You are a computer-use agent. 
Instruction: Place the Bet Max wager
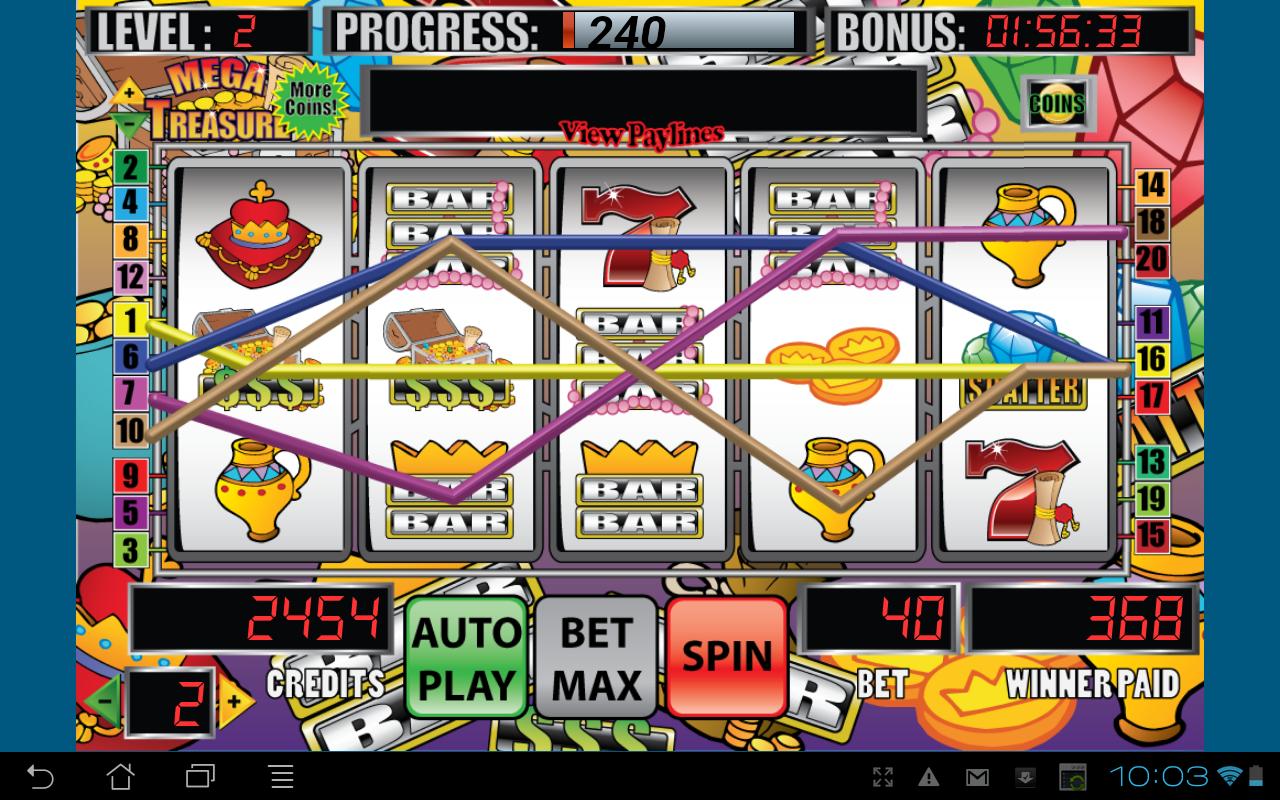tap(598, 657)
